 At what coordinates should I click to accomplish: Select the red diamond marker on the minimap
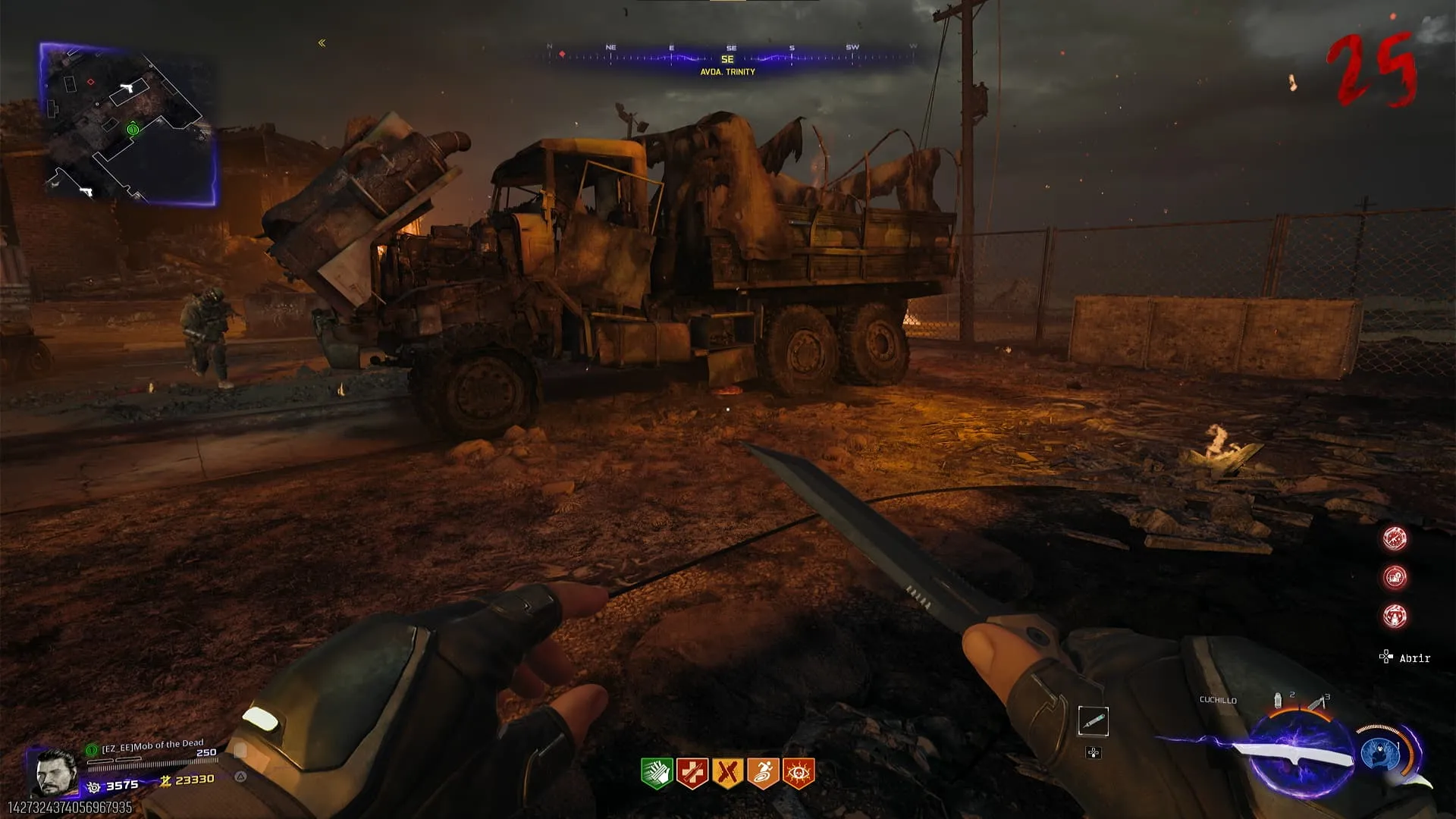coord(91,82)
